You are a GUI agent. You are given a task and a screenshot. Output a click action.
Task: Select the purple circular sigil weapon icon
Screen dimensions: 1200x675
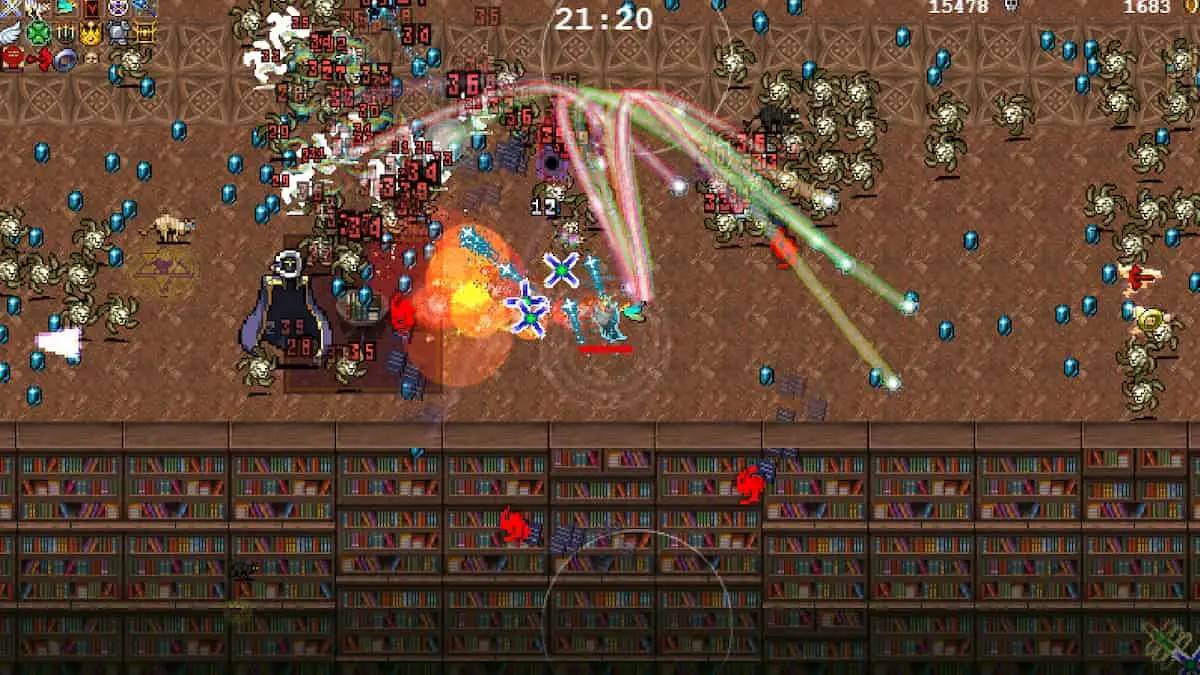[x=118, y=7]
